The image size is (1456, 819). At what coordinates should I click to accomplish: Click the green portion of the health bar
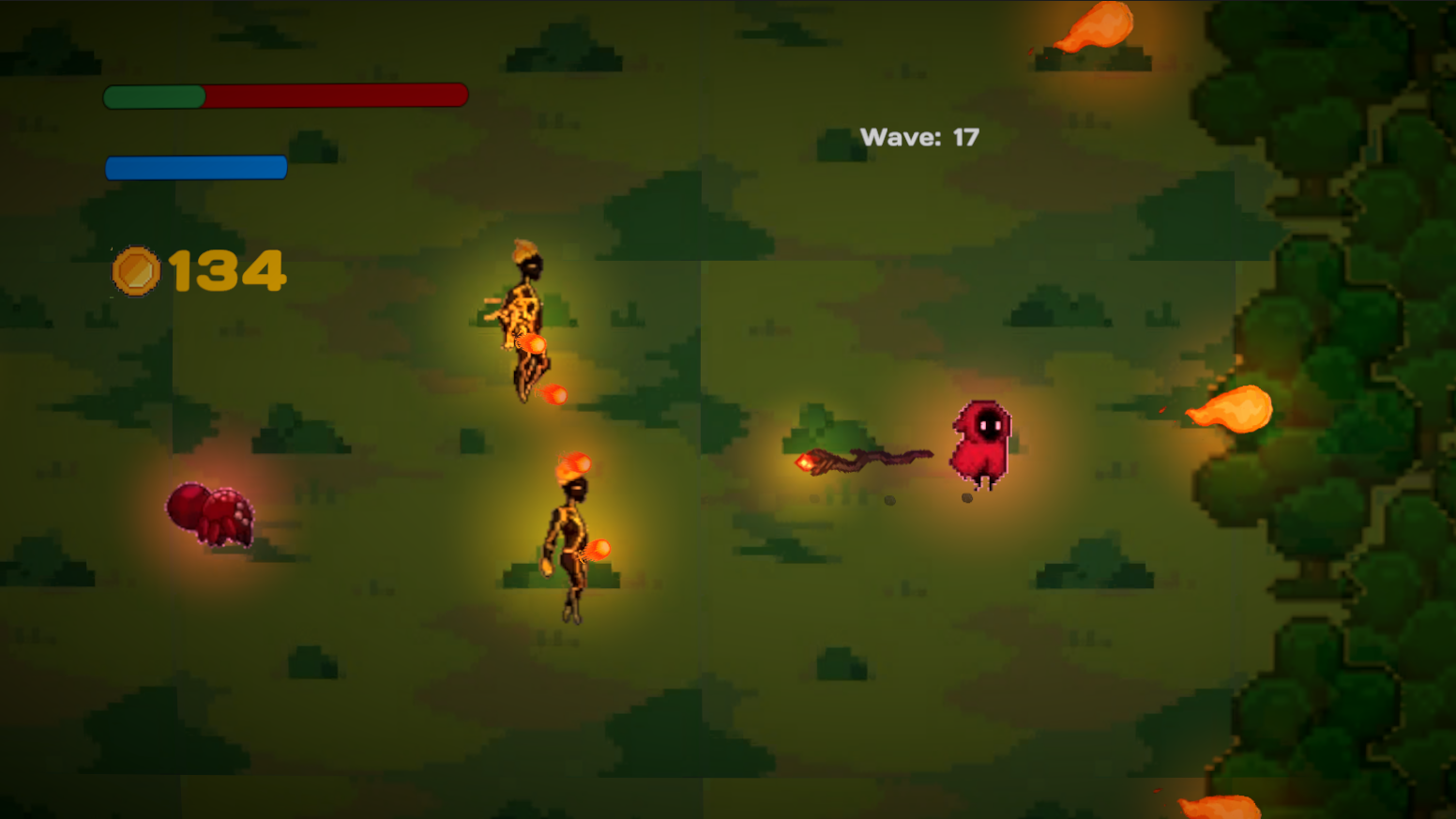point(155,94)
